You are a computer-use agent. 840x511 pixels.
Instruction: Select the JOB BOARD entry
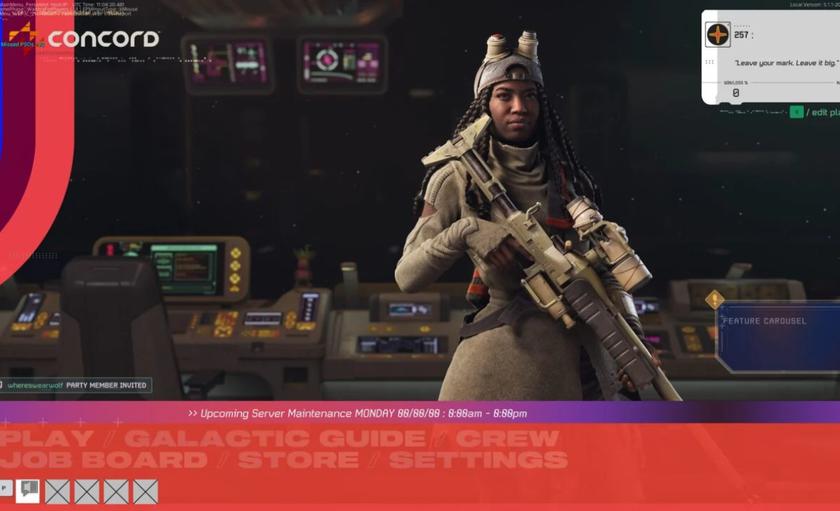[104, 461]
